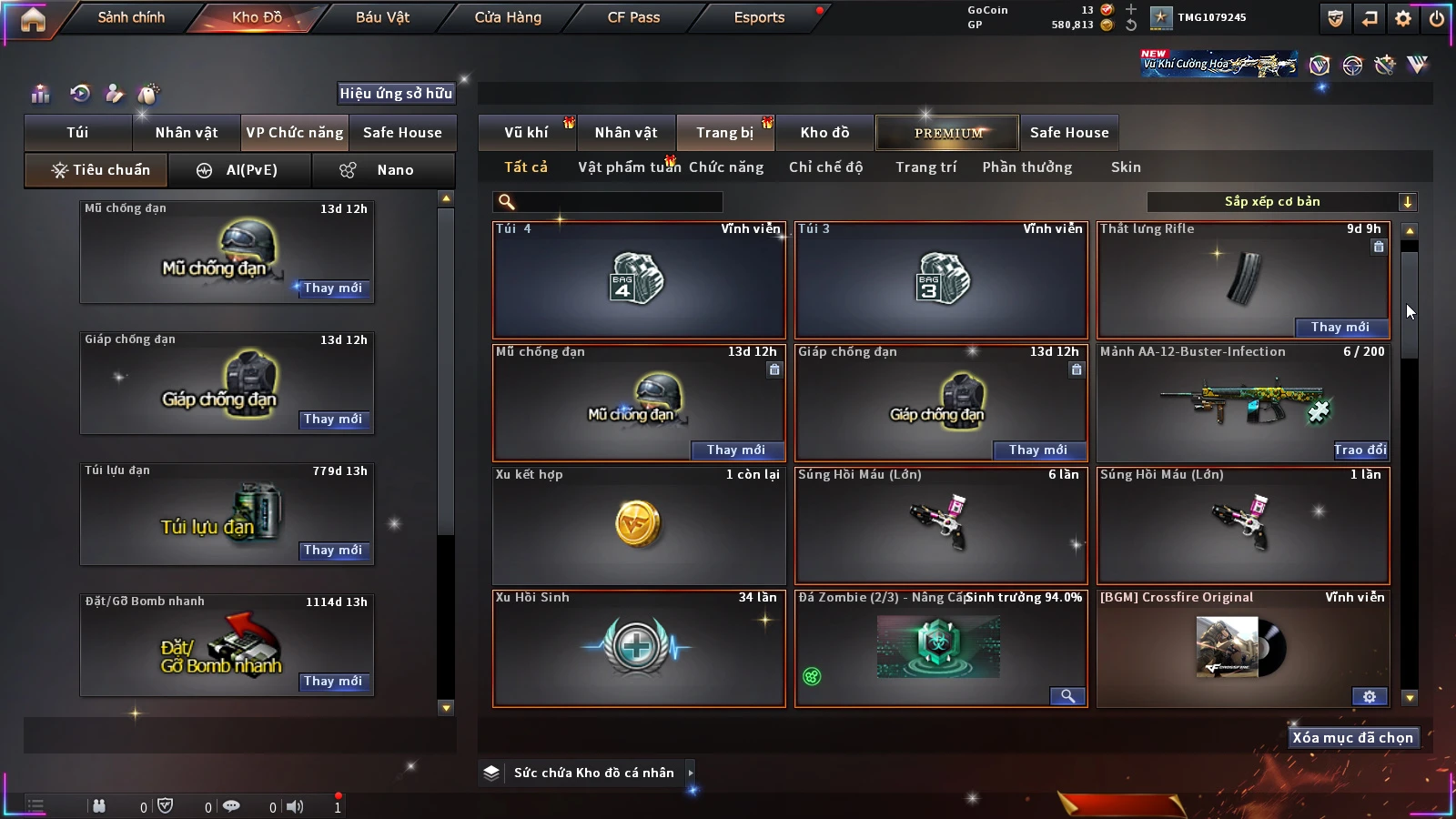This screenshot has width=1456, height=819.
Task: Go to the Sảnh chính lobby
Action: point(131,17)
